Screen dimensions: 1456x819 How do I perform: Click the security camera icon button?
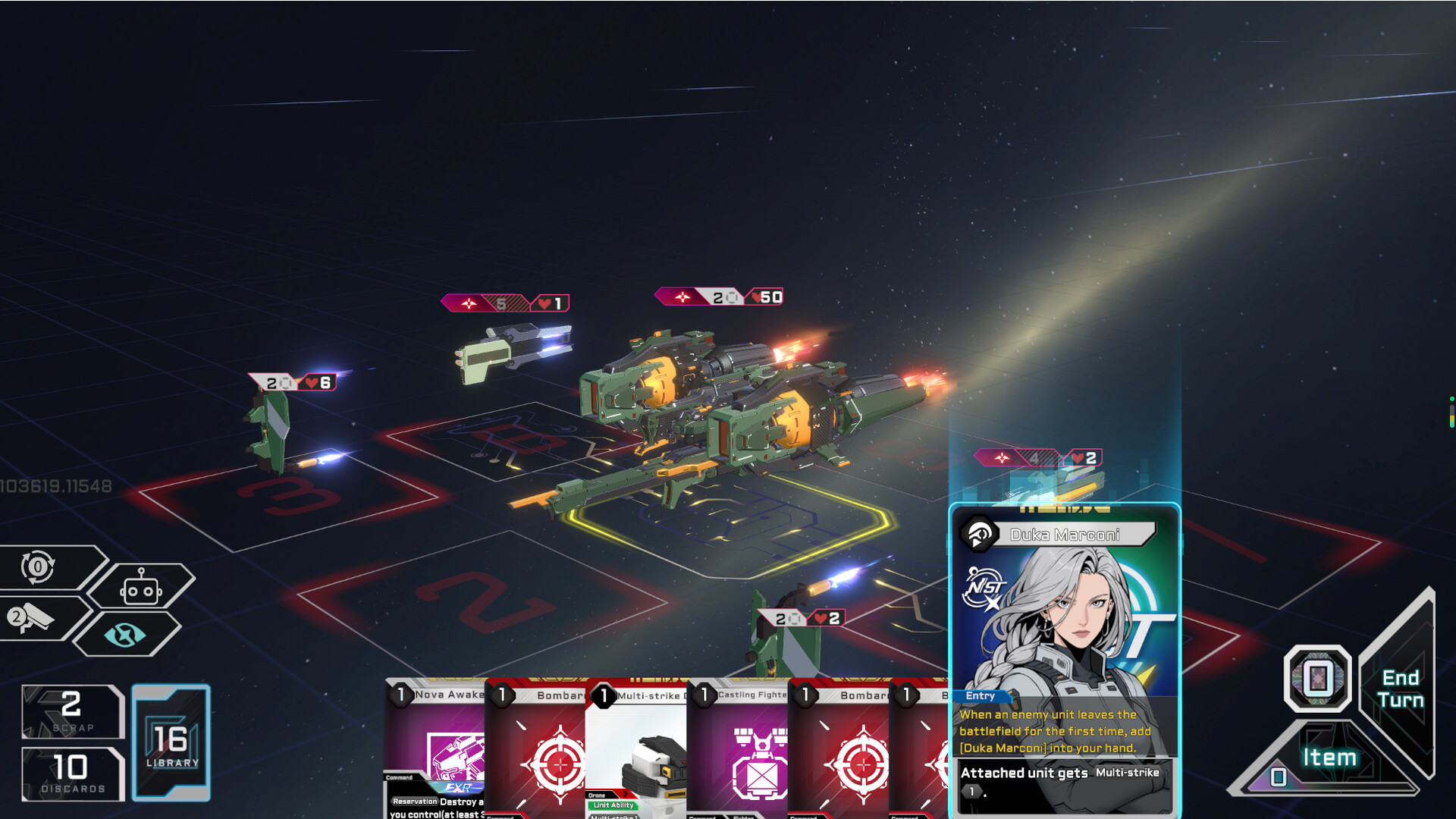click(34, 618)
